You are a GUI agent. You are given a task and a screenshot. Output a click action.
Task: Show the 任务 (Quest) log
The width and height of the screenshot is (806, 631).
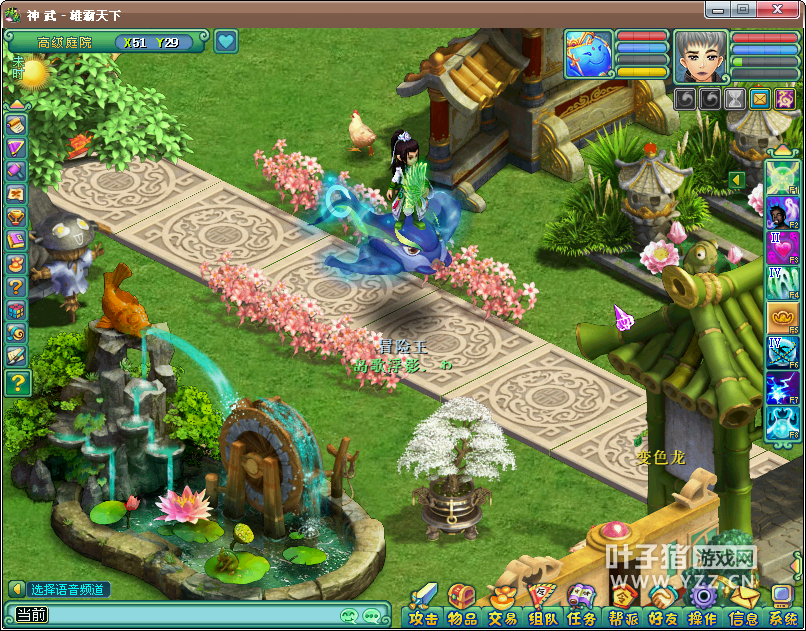582,605
